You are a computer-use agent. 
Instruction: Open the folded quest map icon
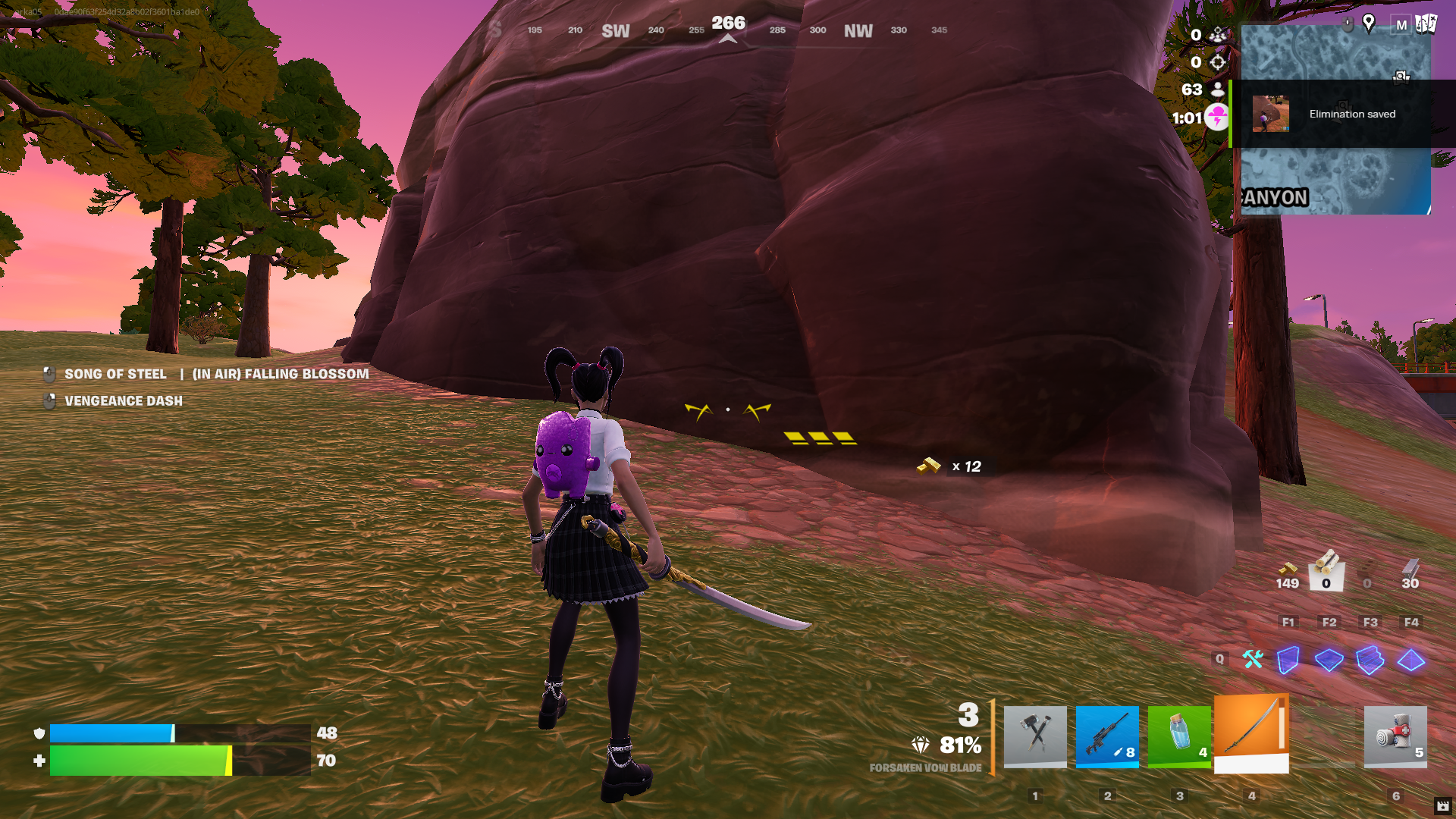[x=1426, y=24]
